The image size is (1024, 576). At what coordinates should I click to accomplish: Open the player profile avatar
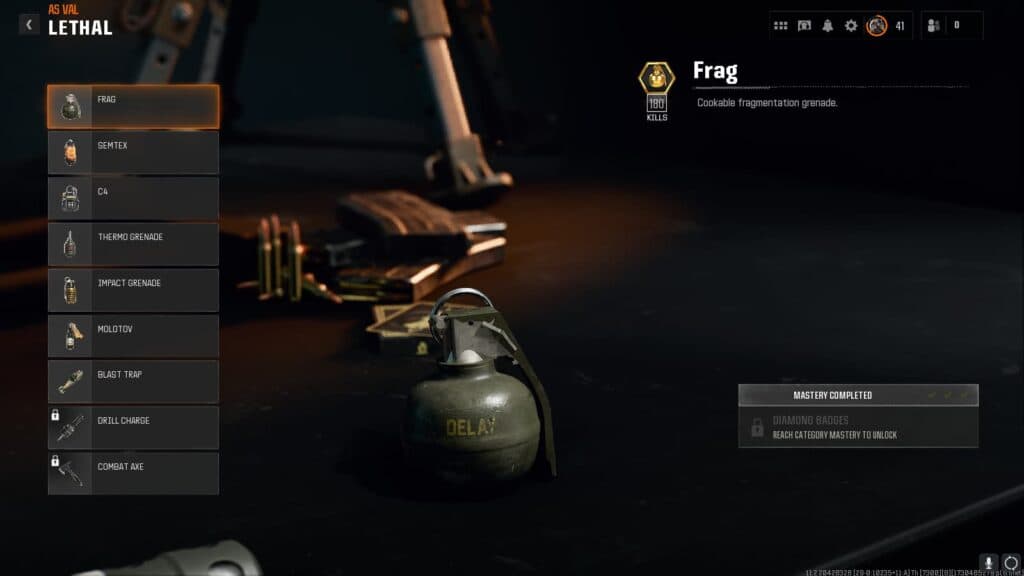pyautogui.click(x=877, y=25)
